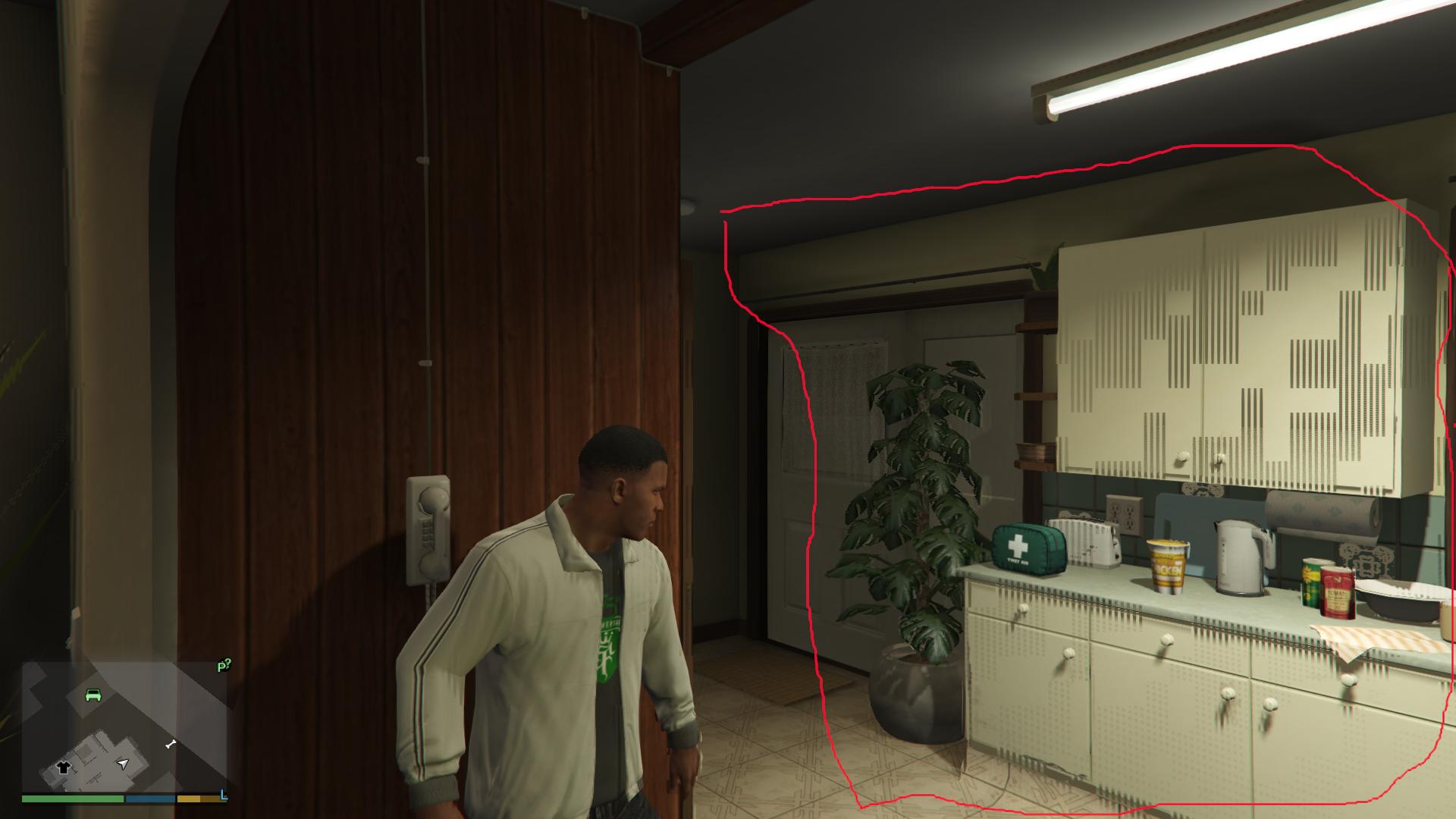1456x819 pixels.
Task: Select the bone icon for Chop on minimap
Action: [170, 744]
